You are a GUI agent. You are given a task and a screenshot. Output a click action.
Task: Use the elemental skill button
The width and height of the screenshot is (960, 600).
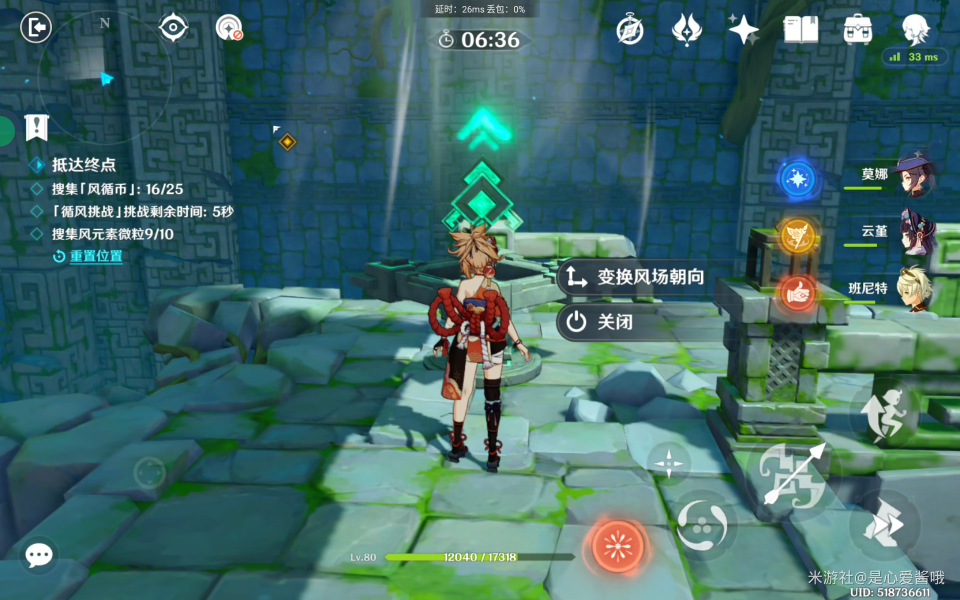tap(706, 525)
